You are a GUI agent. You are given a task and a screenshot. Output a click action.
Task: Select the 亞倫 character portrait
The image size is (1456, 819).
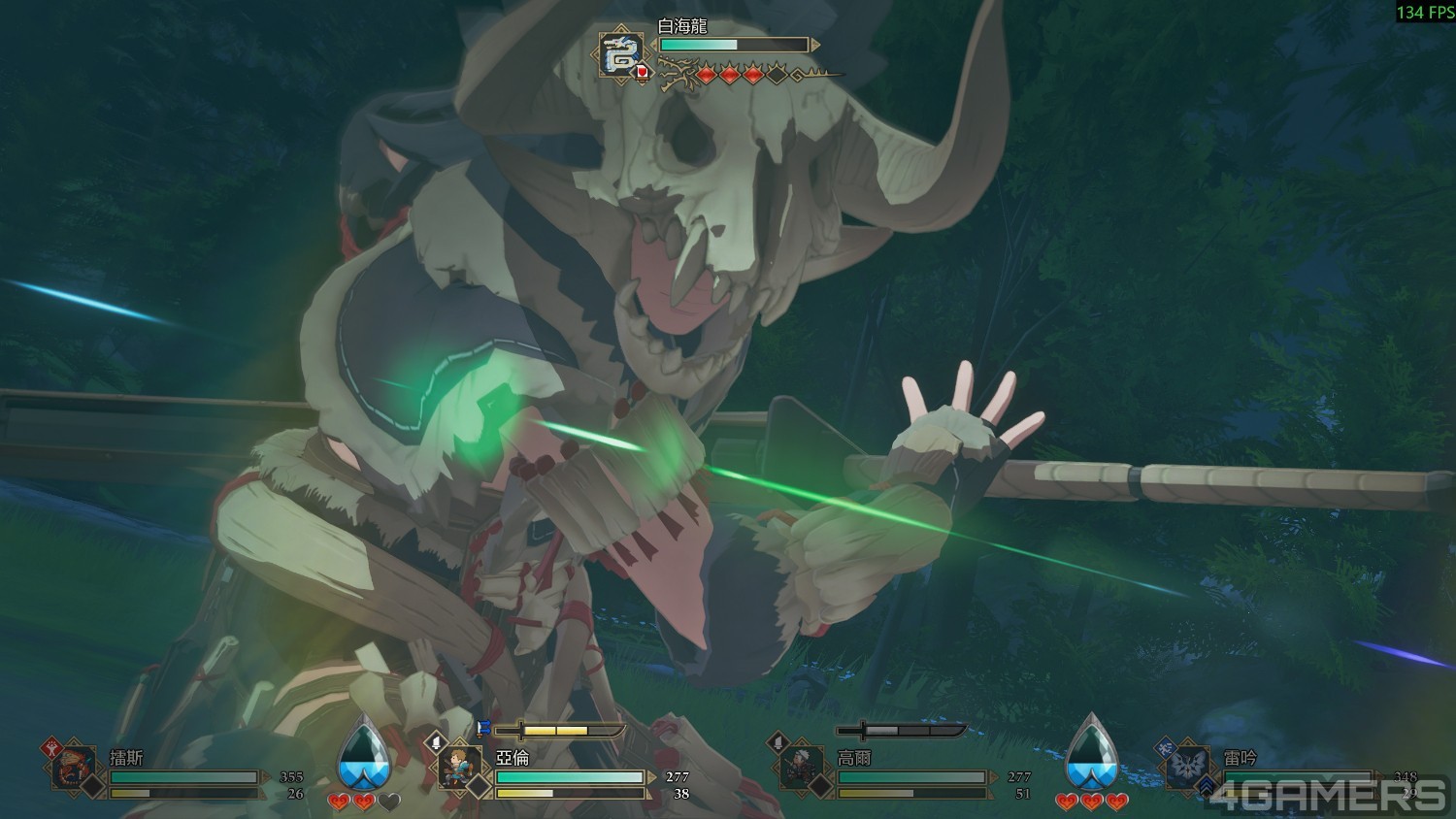click(x=459, y=769)
